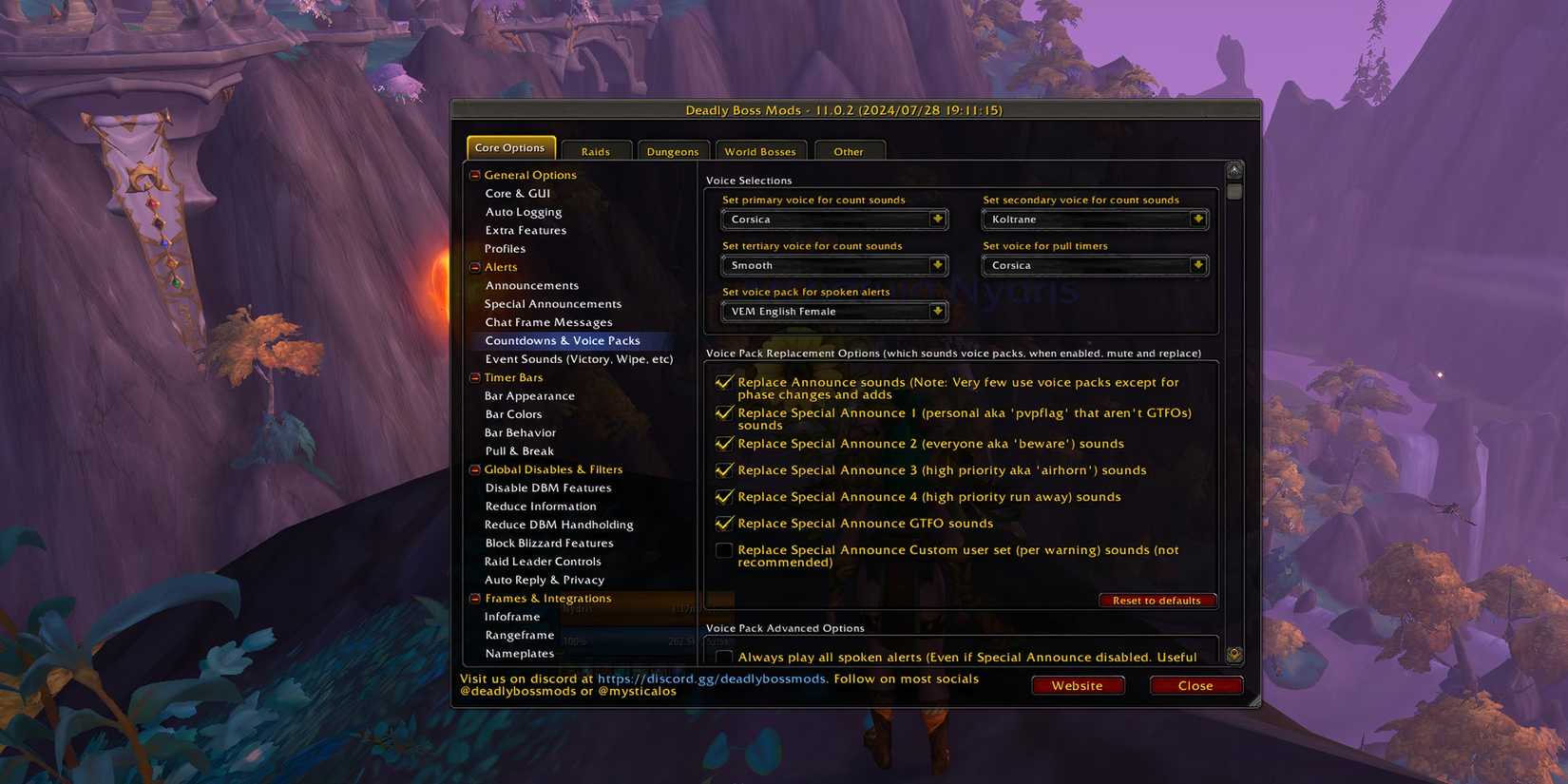Switch to the Raids tab

[x=596, y=150]
